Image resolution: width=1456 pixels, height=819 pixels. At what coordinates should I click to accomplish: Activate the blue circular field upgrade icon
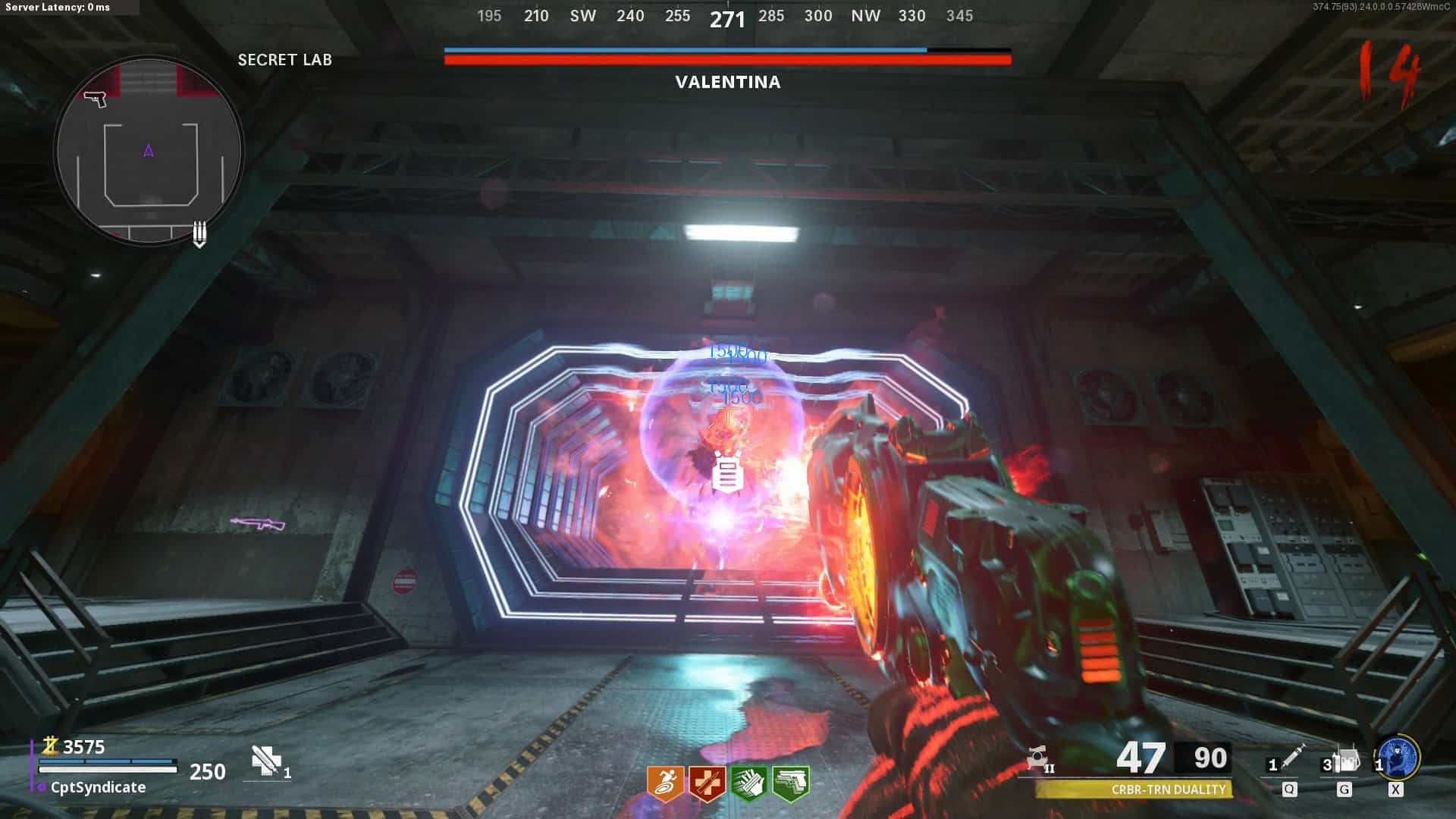1398,758
